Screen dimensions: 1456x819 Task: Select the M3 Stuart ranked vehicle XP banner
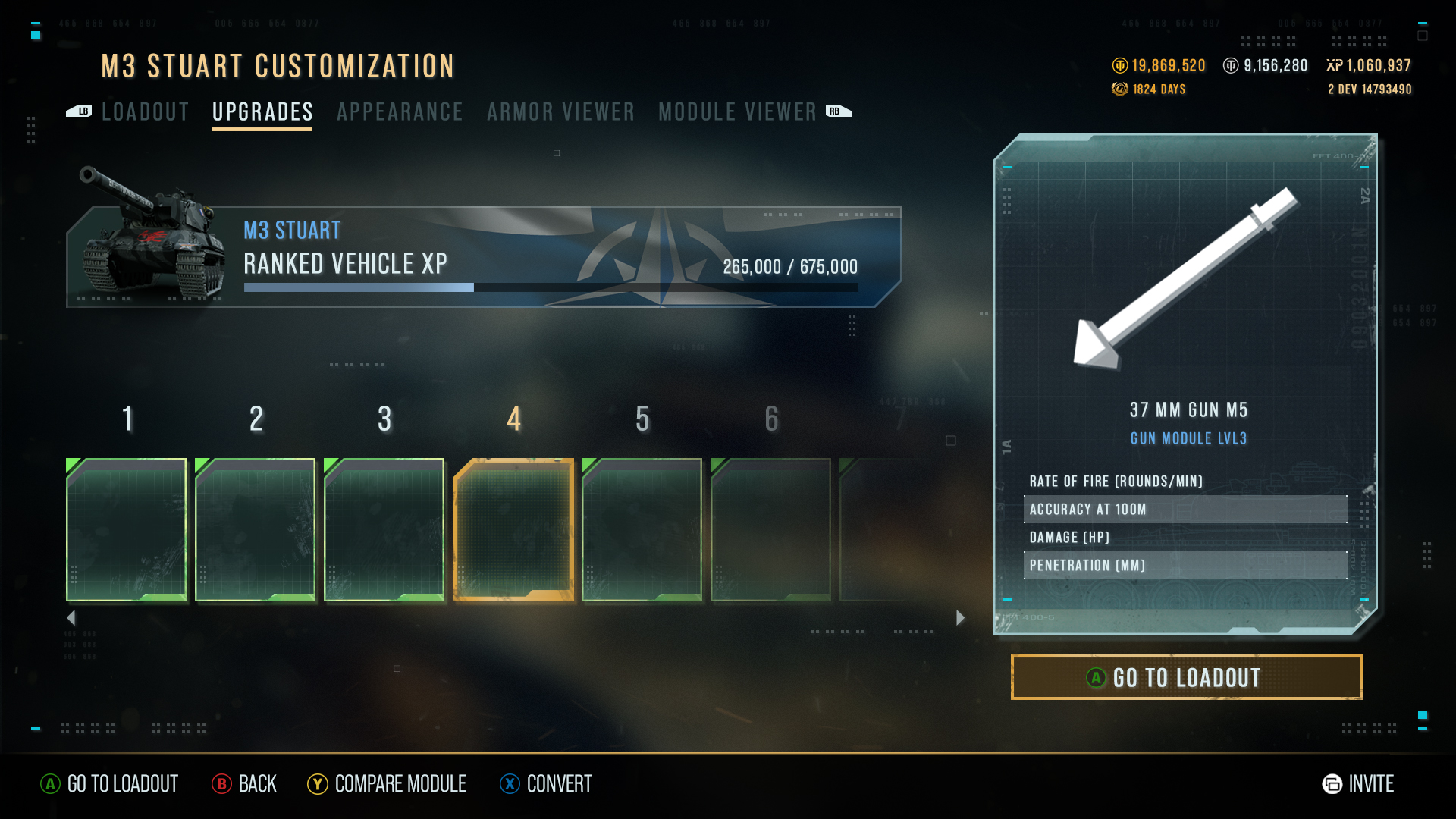(485, 256)
